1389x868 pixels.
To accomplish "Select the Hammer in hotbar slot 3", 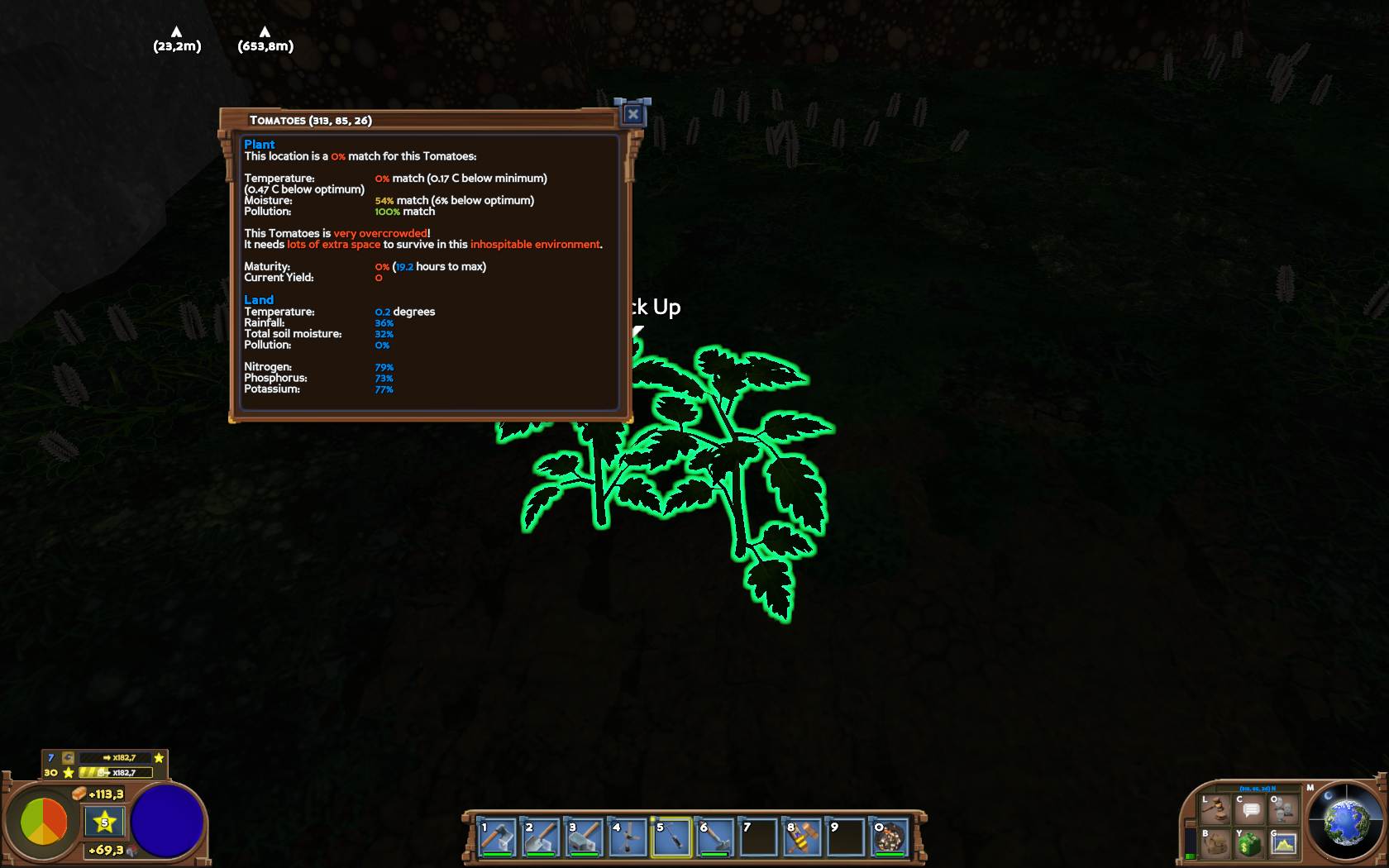I will click(585, 837).
